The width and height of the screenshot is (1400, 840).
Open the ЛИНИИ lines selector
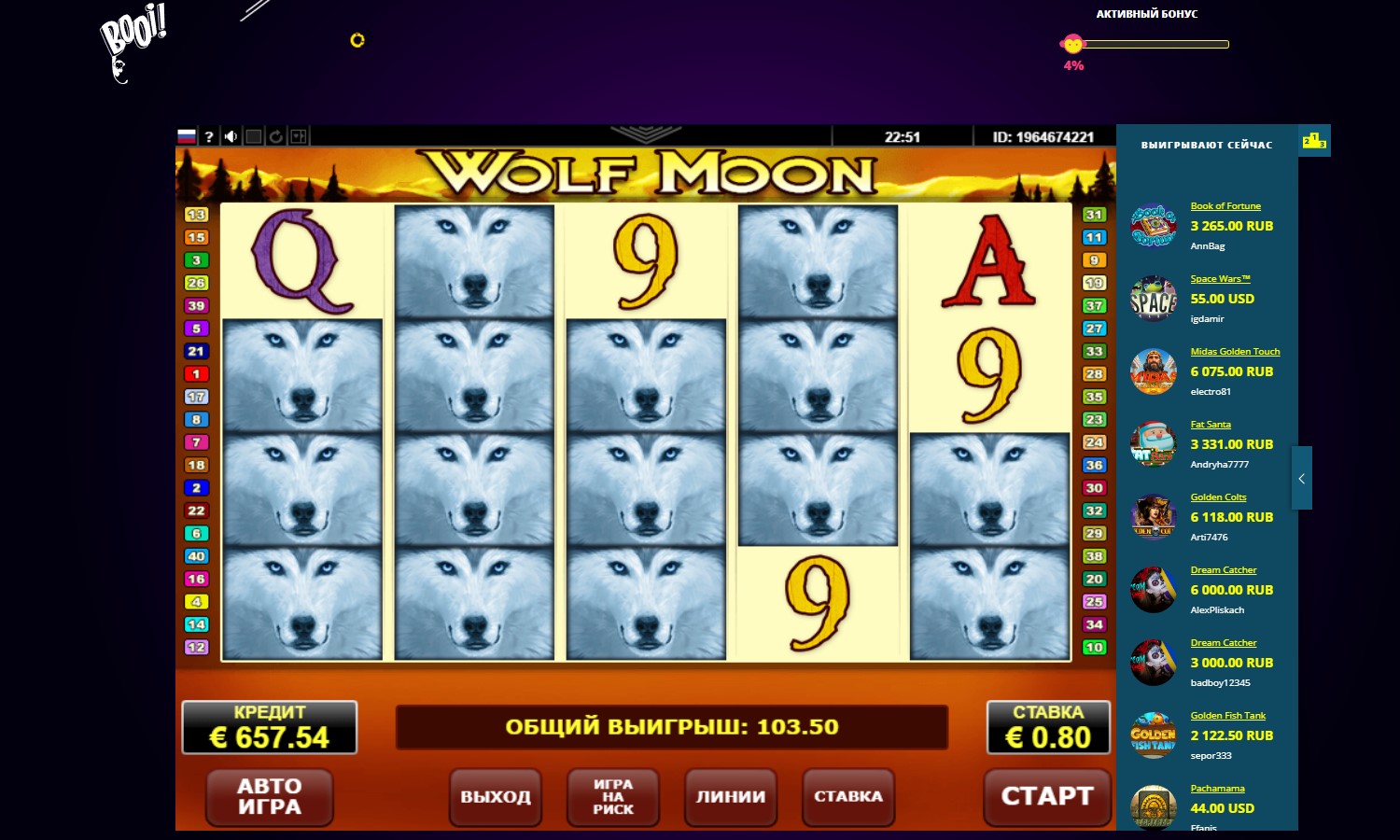pos(731,796)
